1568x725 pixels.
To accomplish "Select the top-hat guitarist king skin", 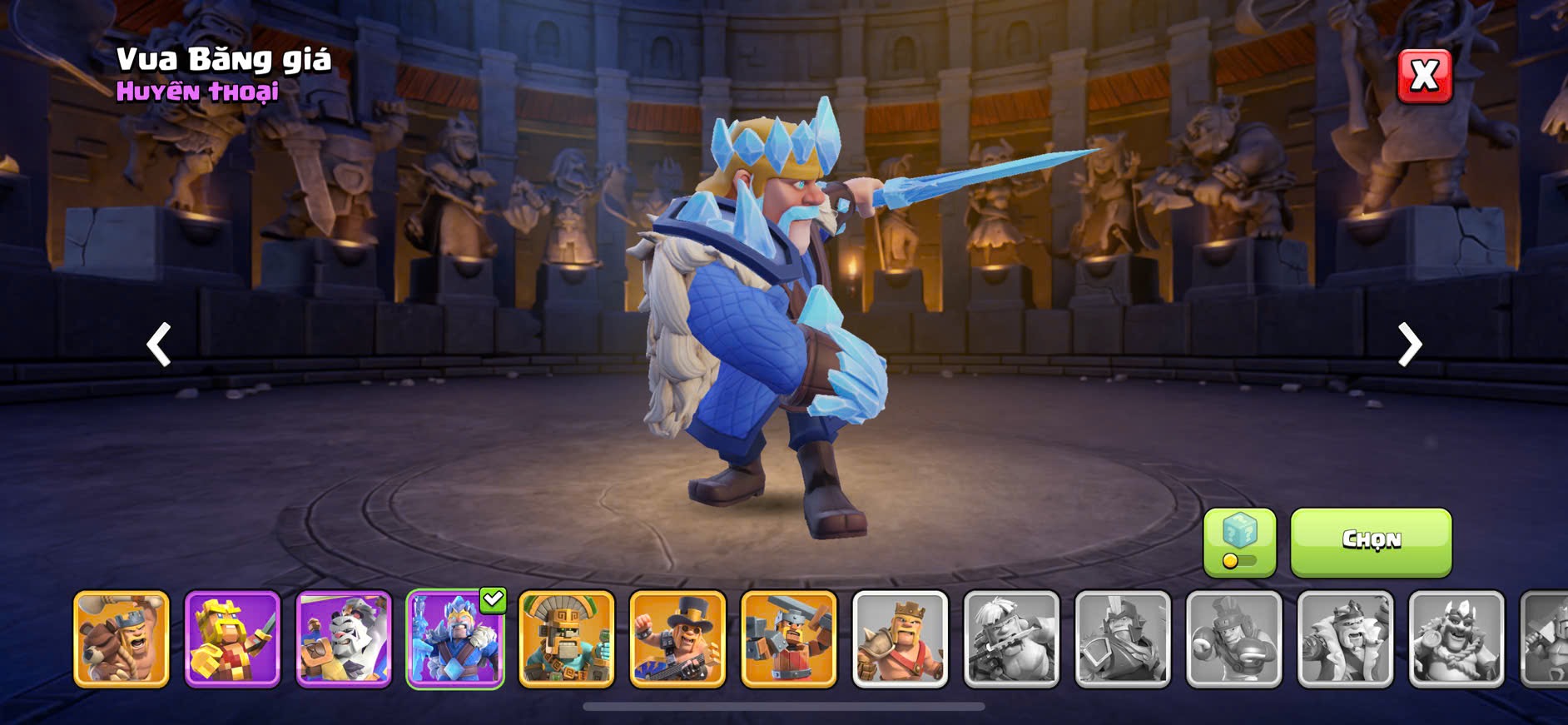I will pyautogui.click(x=677, y=639).
